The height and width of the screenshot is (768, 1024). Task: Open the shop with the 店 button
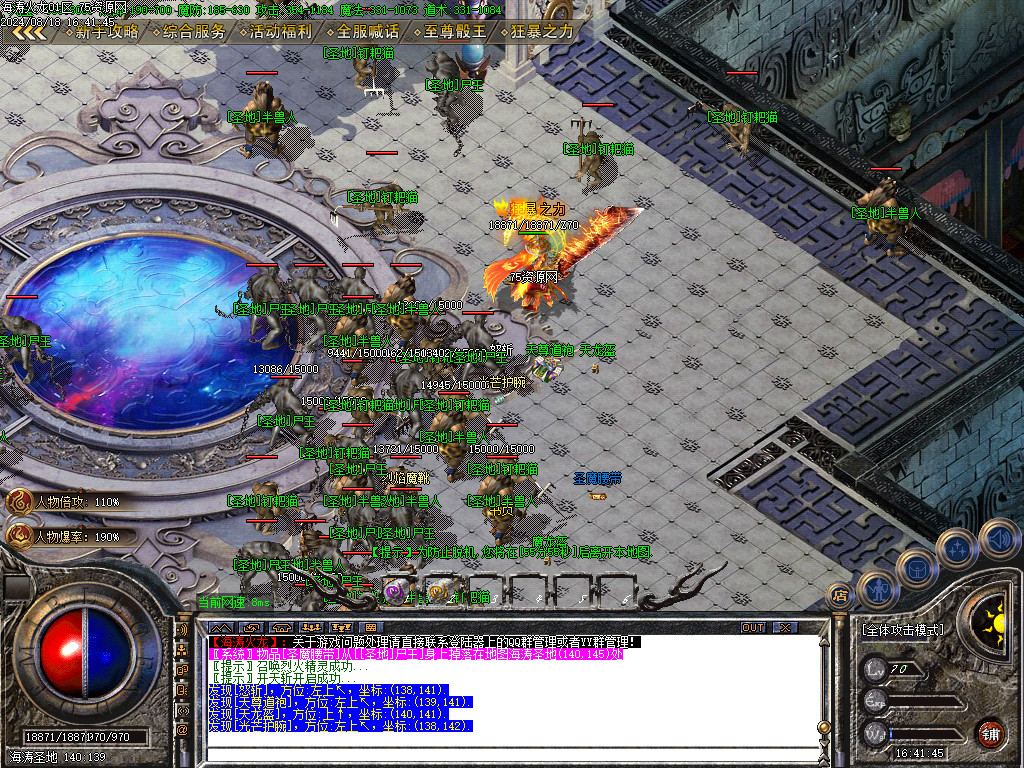click(x=838, y=596)
